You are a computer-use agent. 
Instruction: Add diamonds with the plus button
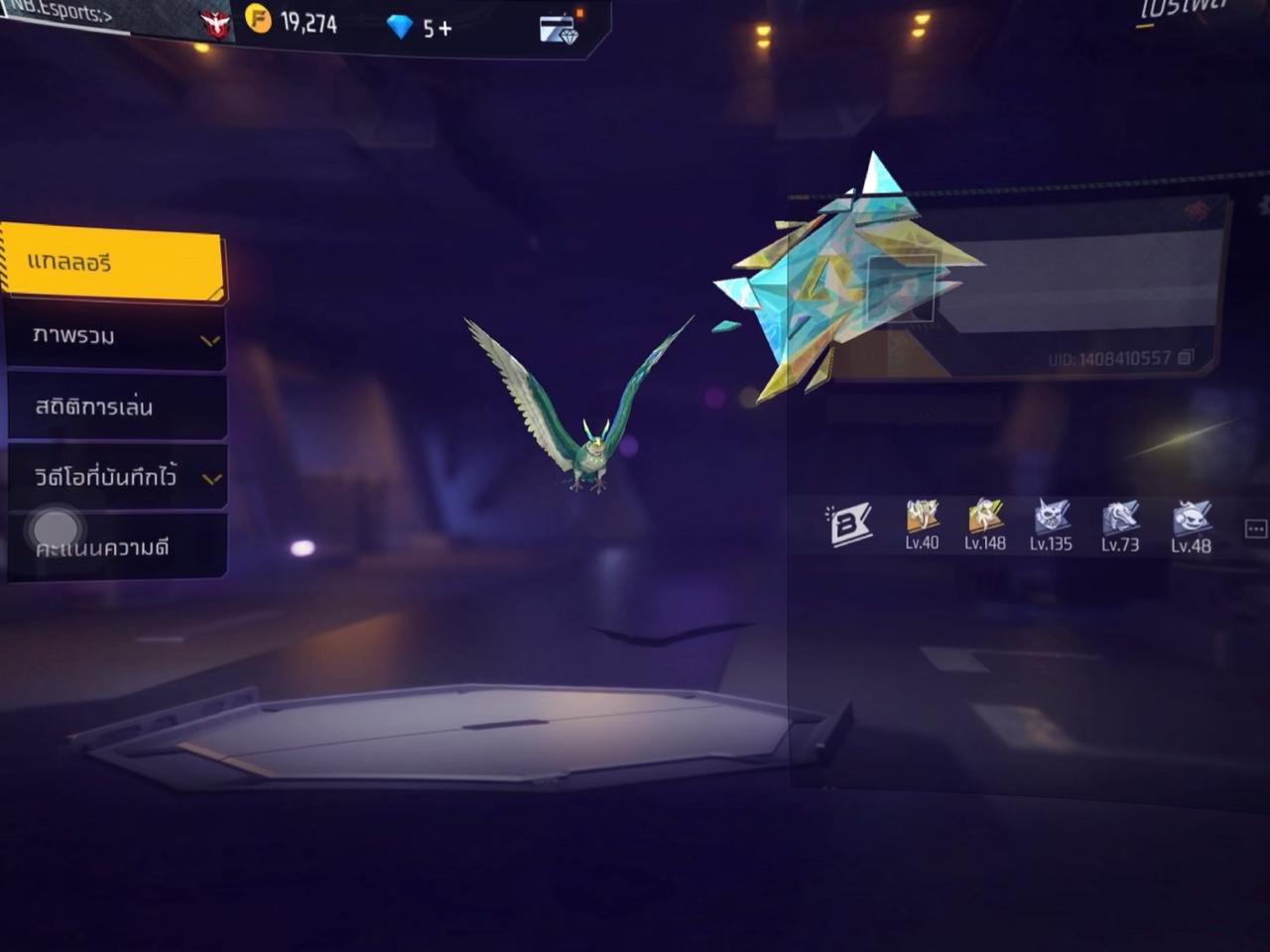[444, 29]
